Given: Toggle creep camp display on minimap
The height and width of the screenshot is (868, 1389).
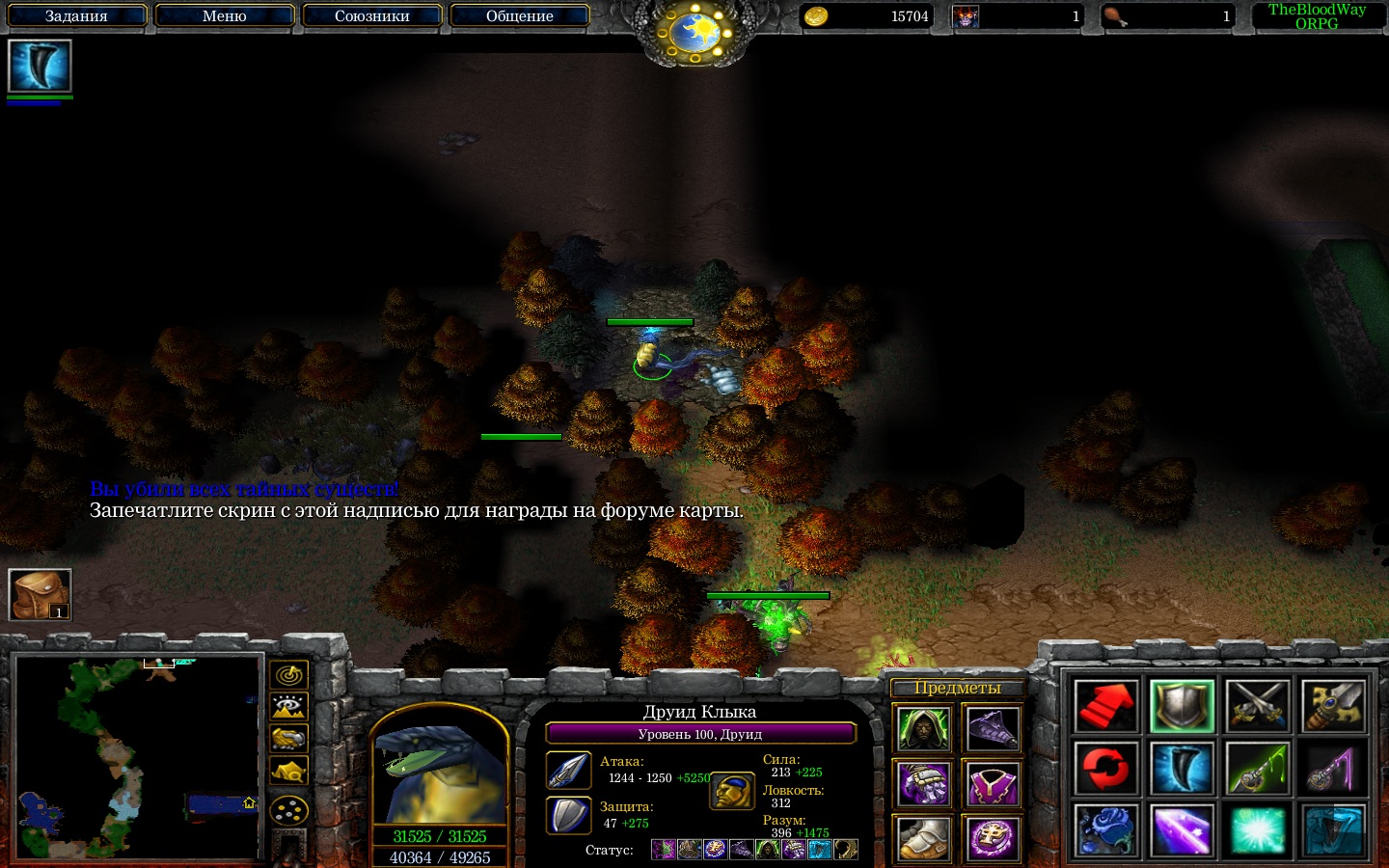Looking at the screenshot, I should [288, 772].
